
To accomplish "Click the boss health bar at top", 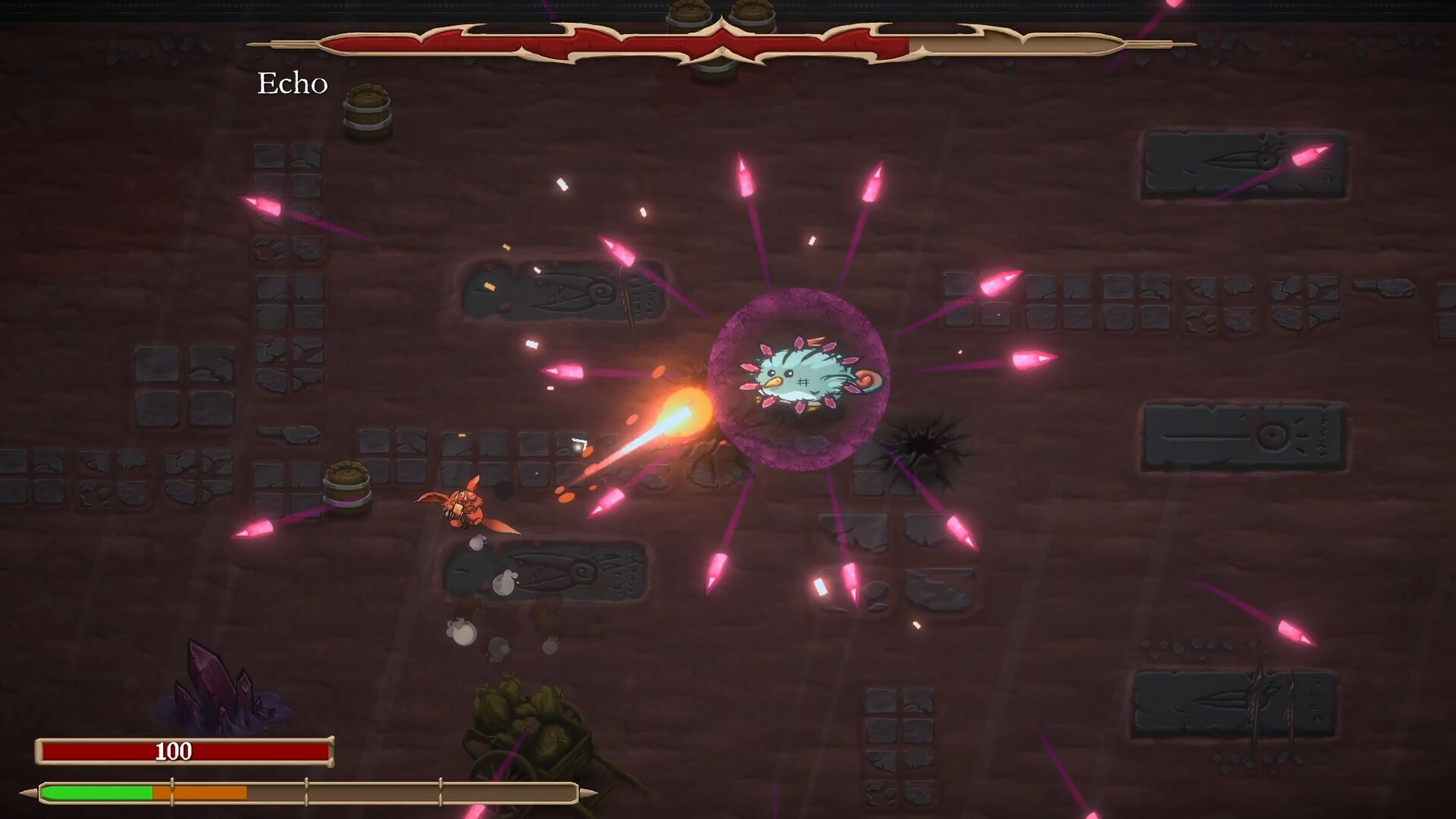I will click(682, 45).
